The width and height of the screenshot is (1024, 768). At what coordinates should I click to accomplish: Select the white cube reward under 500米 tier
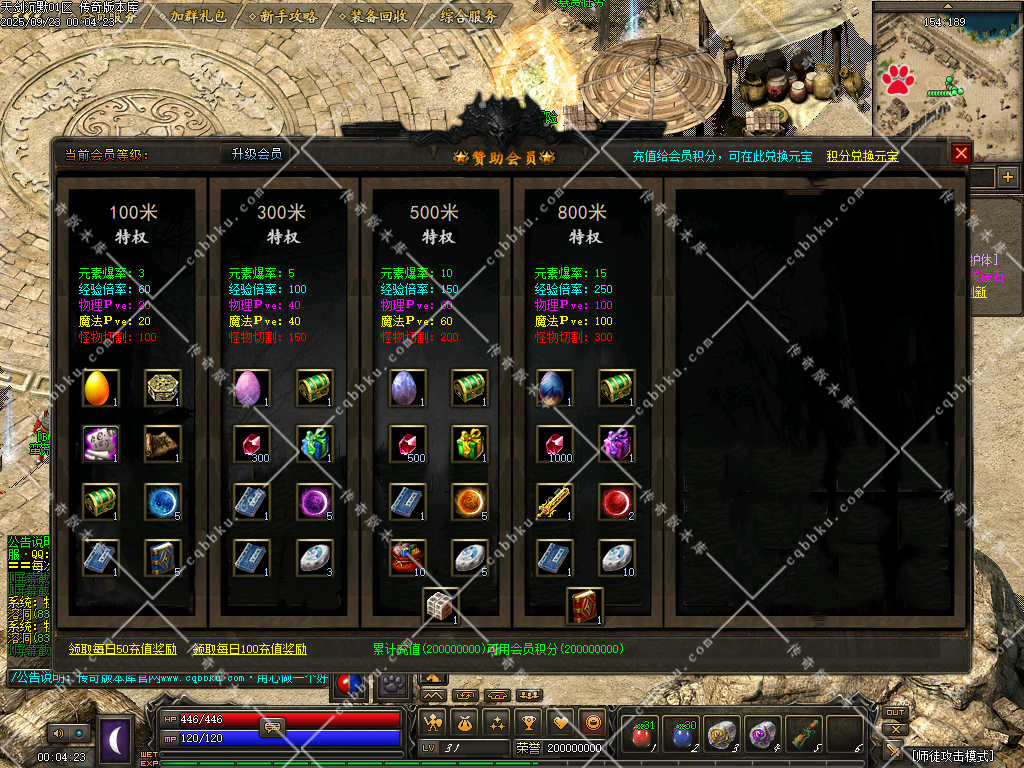(440, 605)
